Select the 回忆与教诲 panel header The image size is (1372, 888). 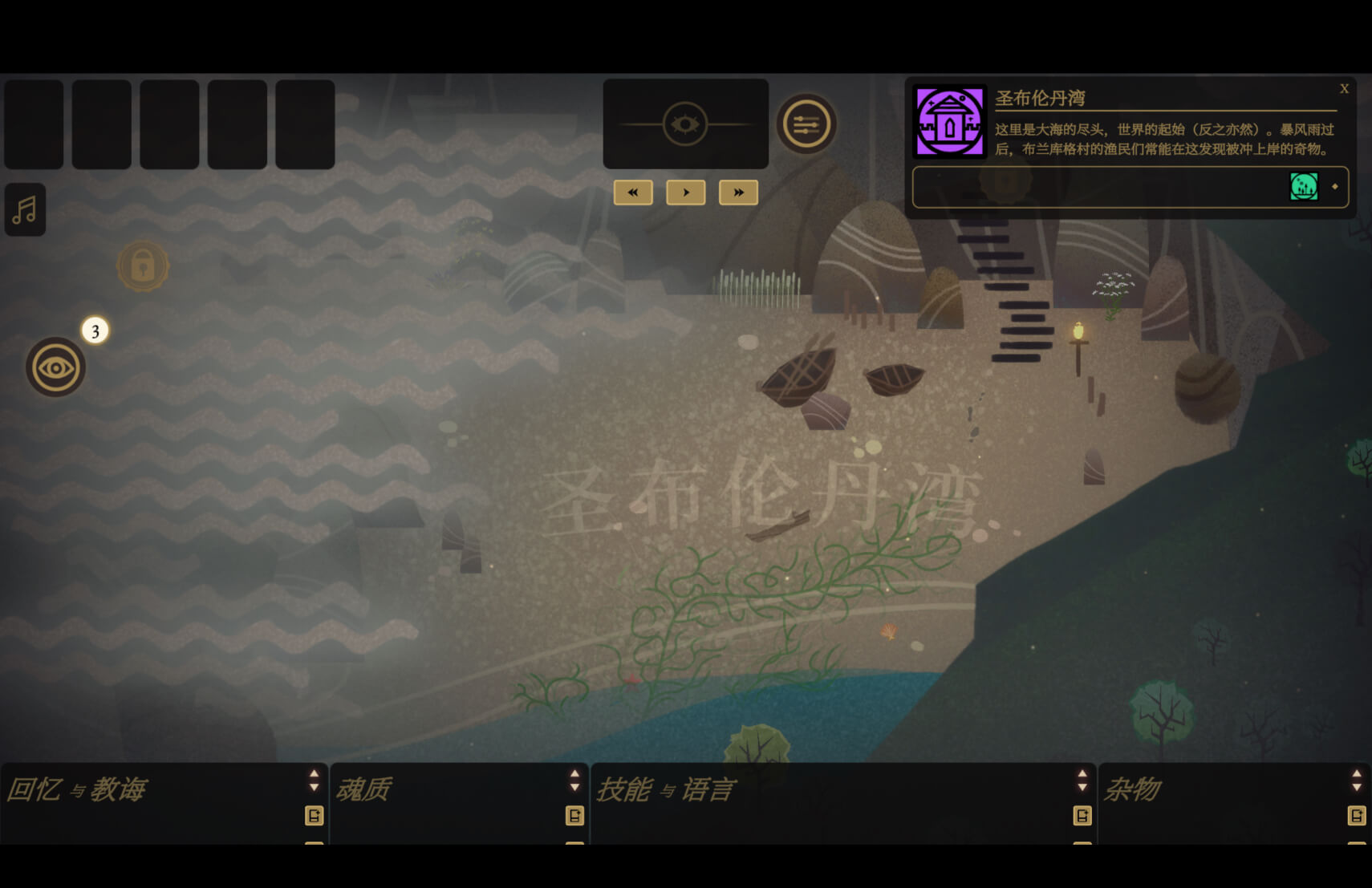tap(77, 789)
